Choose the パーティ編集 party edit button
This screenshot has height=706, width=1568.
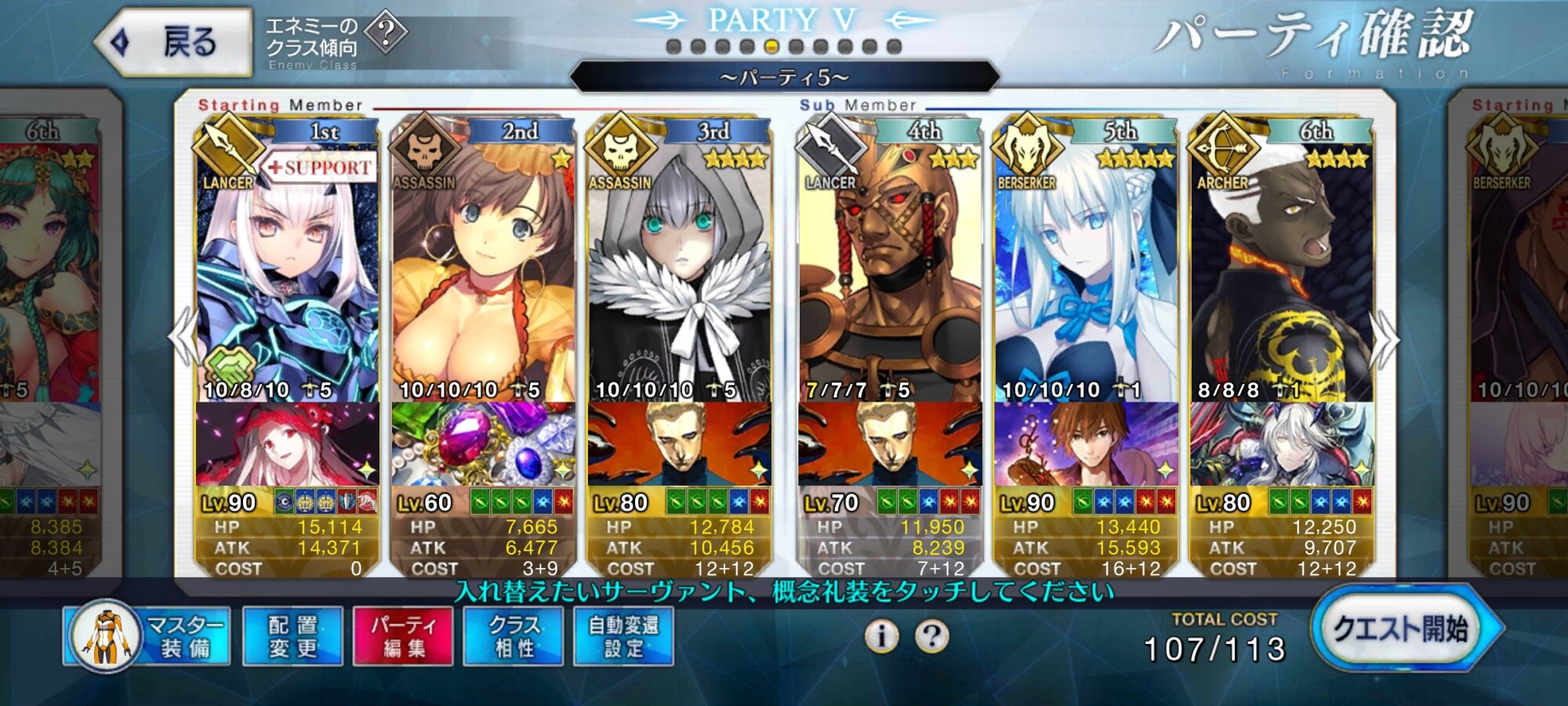pos(403,636)
